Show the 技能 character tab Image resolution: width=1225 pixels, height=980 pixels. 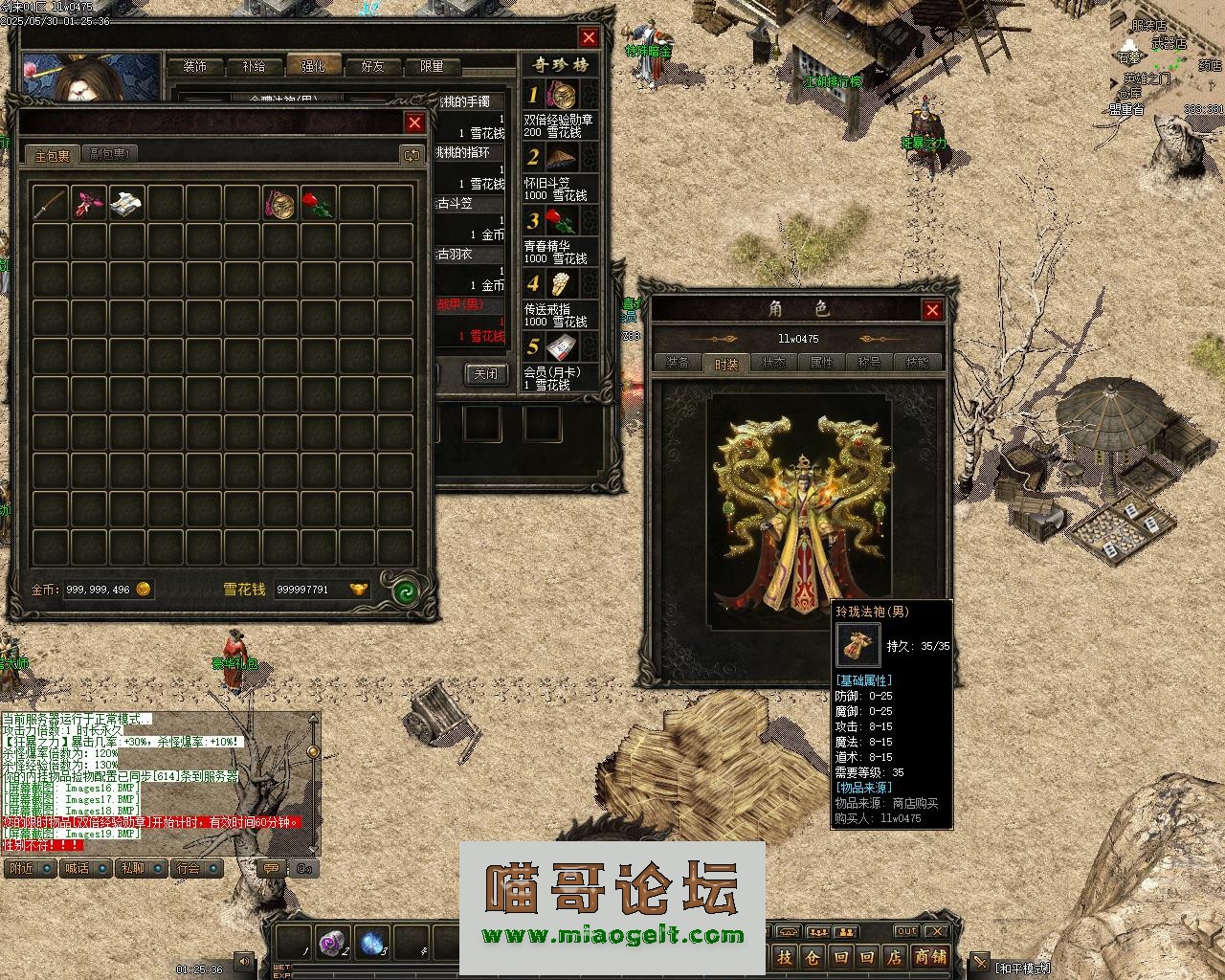(916, 363)
